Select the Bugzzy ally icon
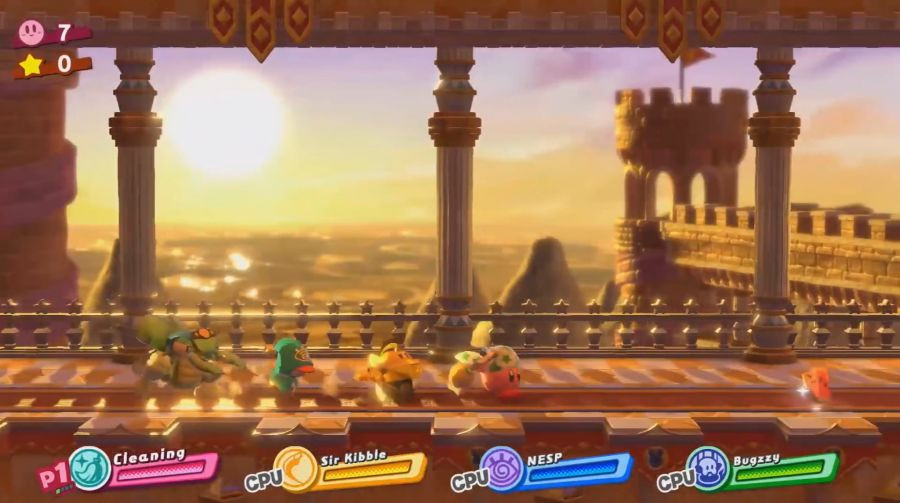This screenshot has height=503, width=900. coord(707,468)
